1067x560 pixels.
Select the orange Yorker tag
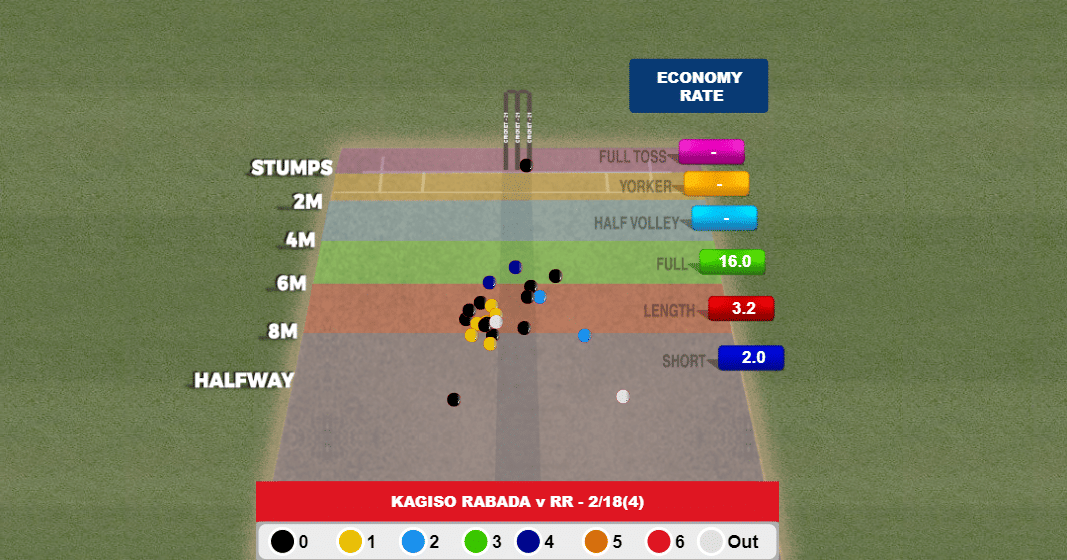coord(717,184)
